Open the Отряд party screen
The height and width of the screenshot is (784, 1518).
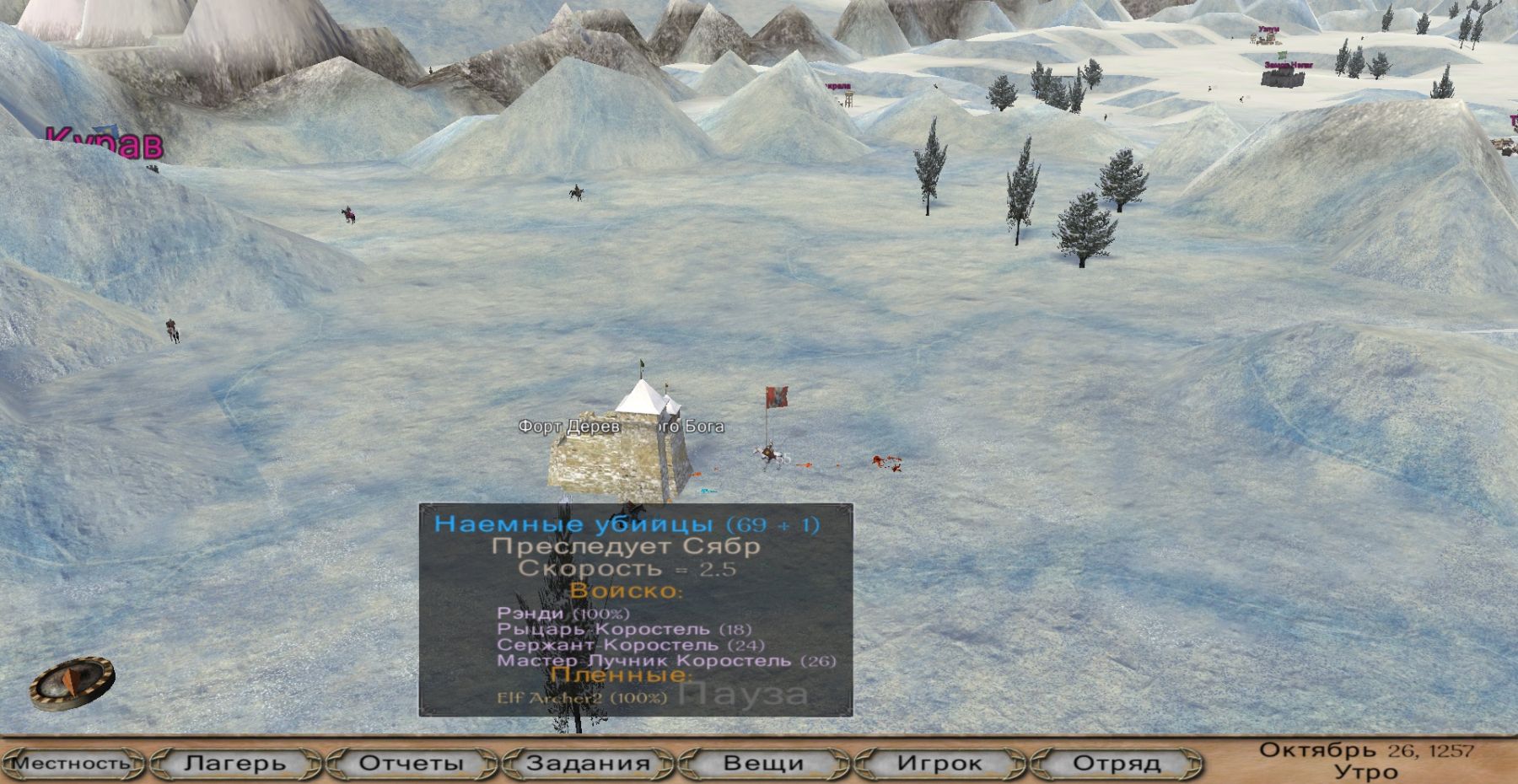tap(1116, 764)
